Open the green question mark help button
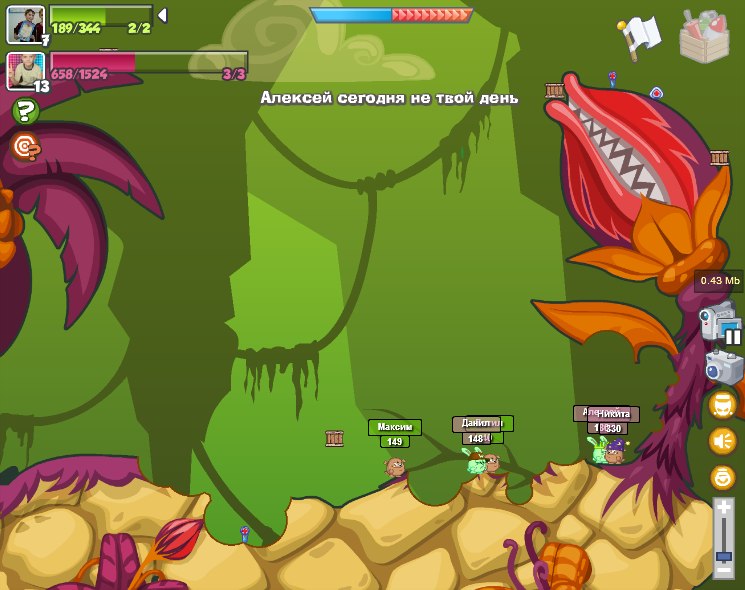Image resolution: width=745 pixels, height=590 pixels. click(x=26, y=112)
